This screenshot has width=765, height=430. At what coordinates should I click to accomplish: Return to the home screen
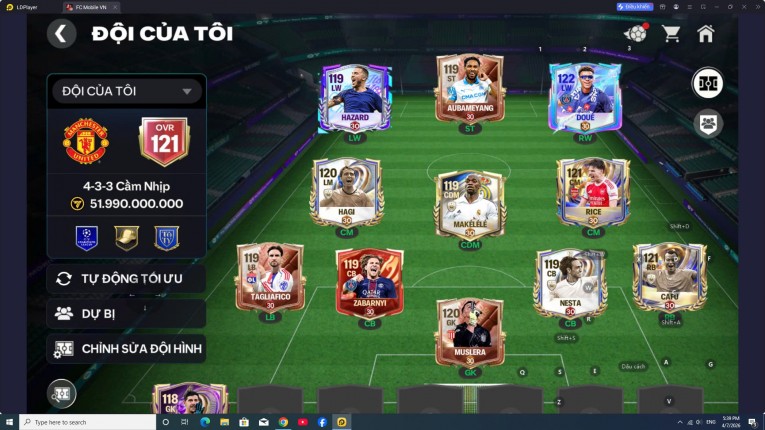(x=706, y=34)
